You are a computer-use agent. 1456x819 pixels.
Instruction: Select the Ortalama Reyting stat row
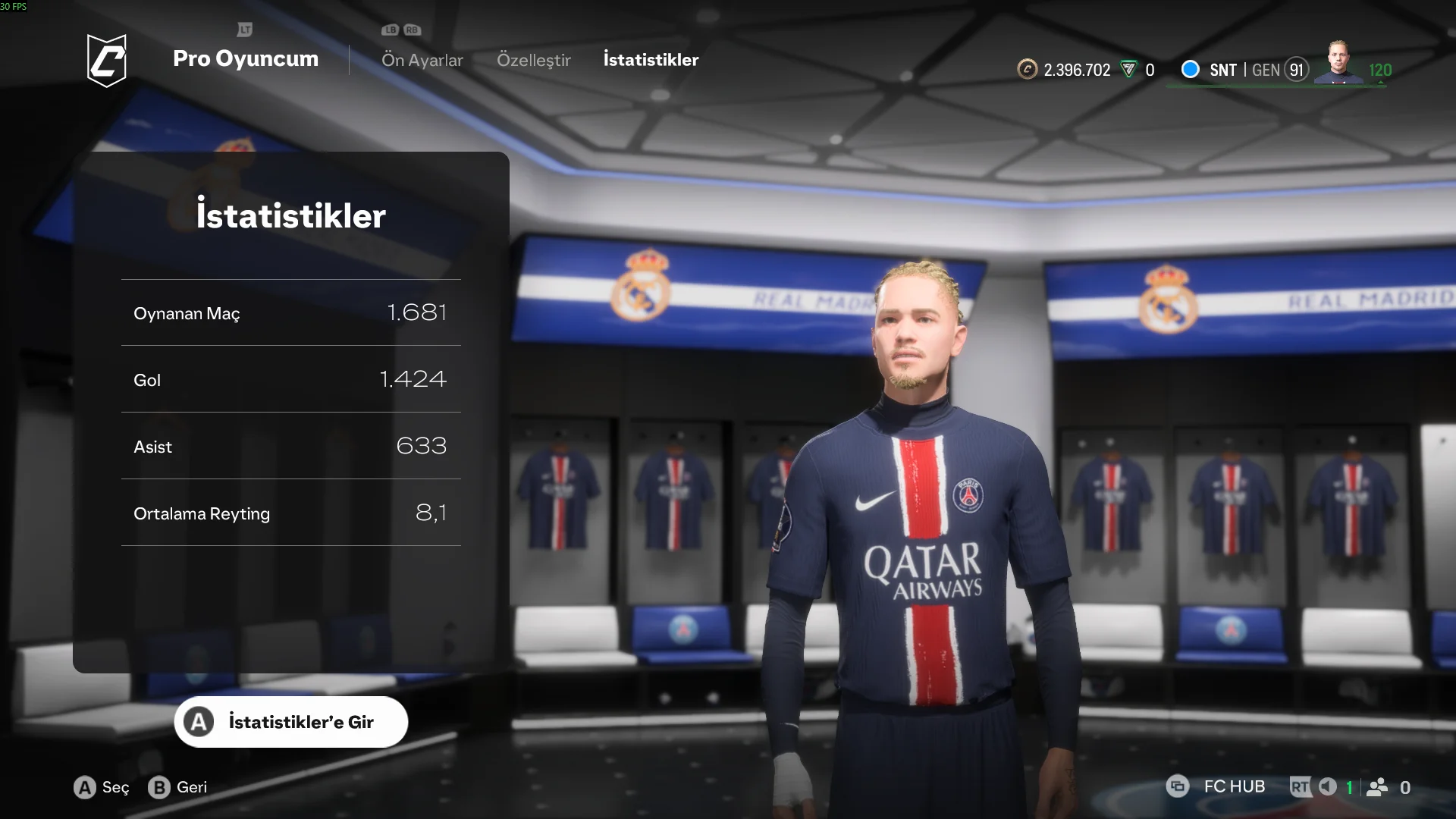pyautogui.click(x=291, y=513)
